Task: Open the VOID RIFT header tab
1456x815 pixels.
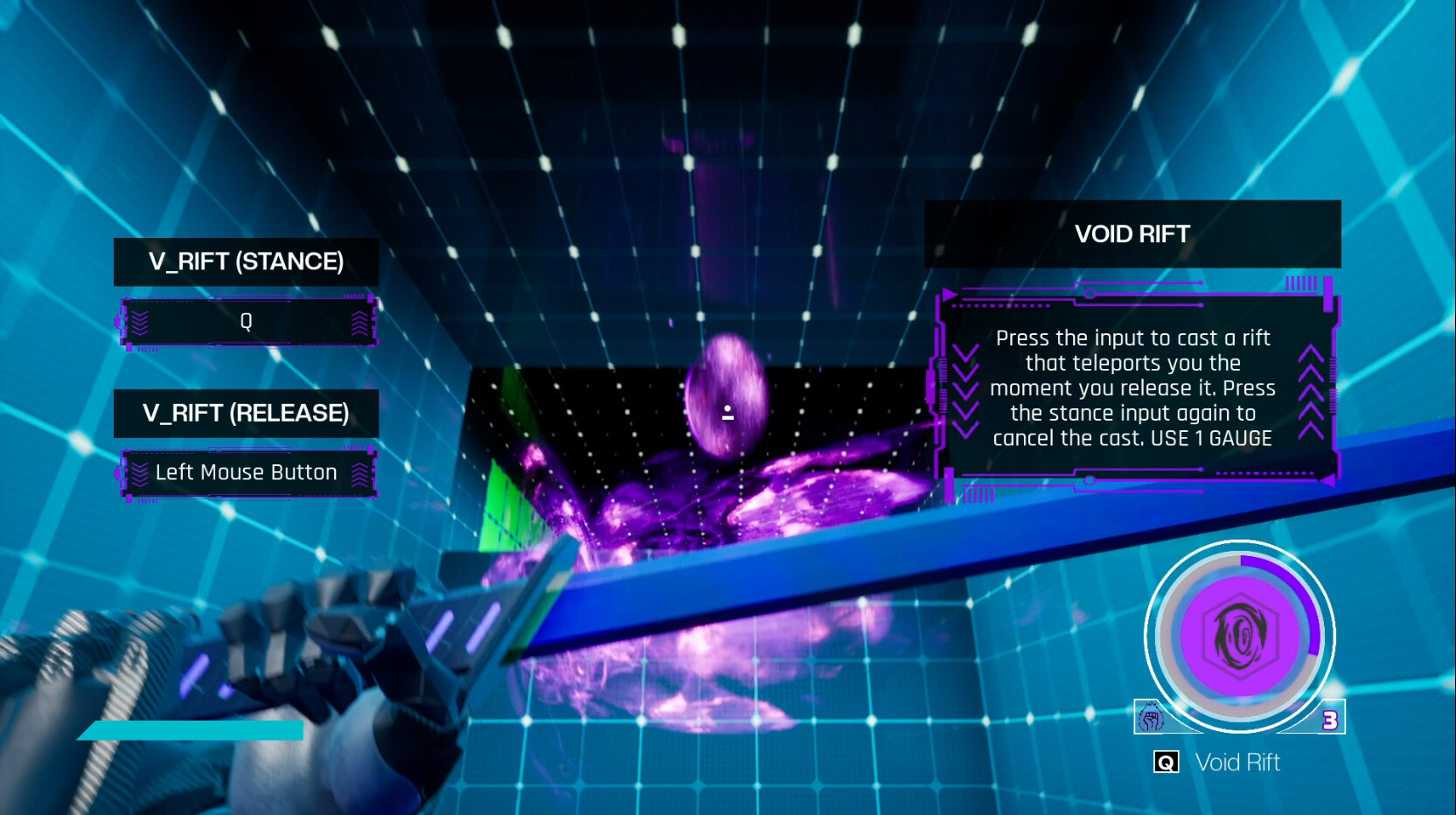Action: (1132, 233)
